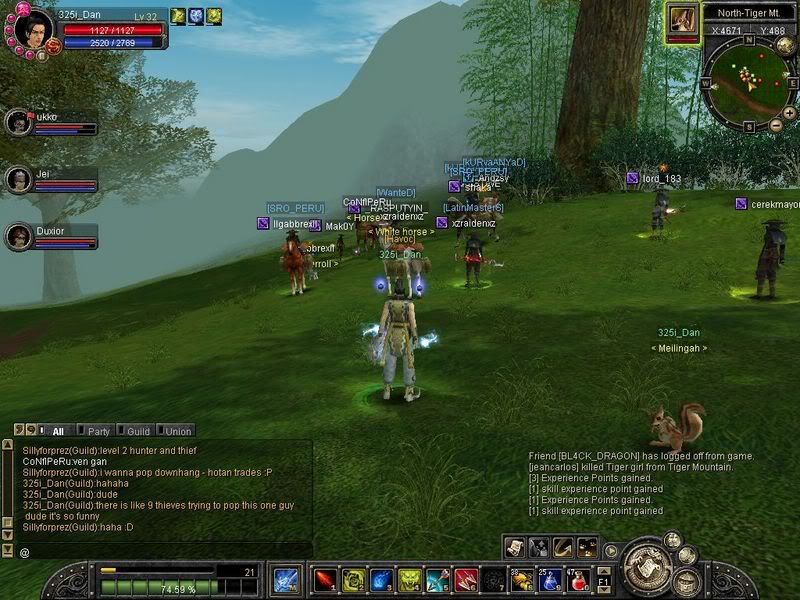Screen dimensions: 800x600
Task: Open the Guild chat tab
Action: point(138,431)
